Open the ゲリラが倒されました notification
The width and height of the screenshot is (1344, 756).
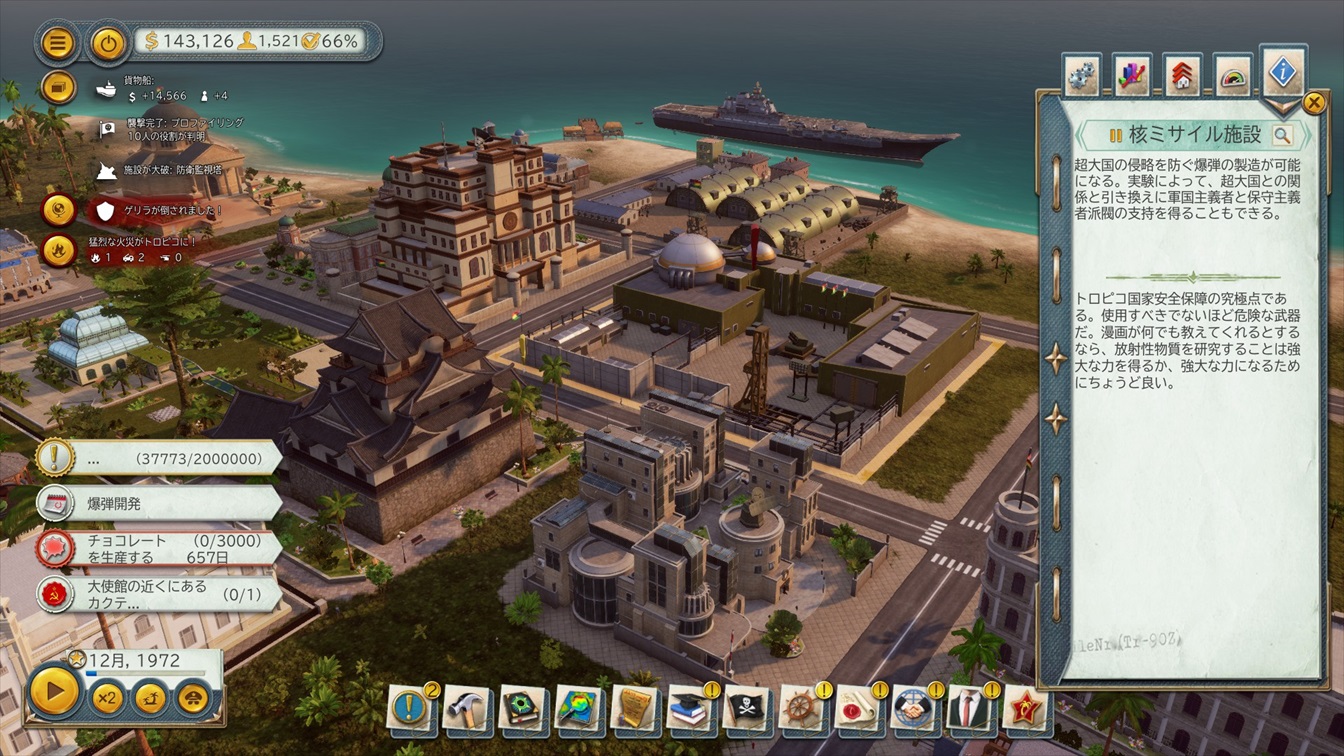(x=160, y=211)
